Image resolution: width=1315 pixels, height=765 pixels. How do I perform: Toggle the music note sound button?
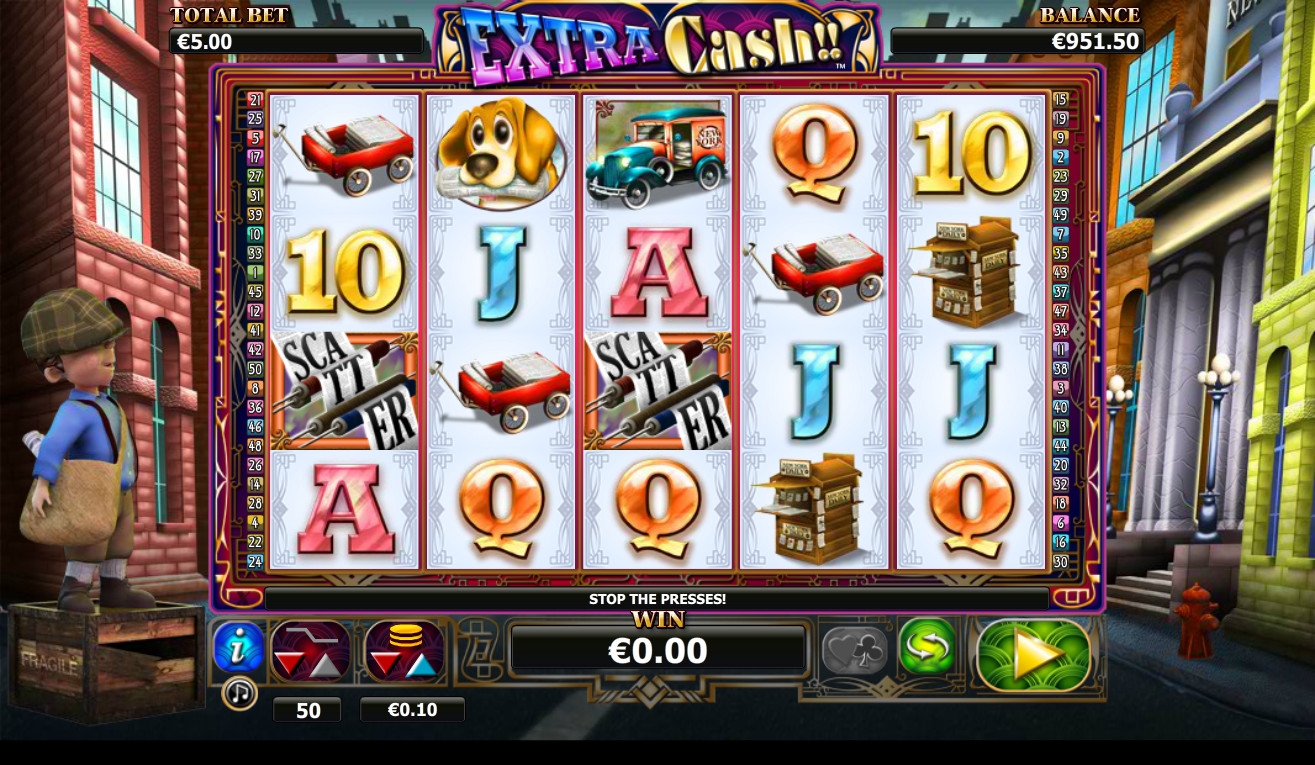[239, 693]
